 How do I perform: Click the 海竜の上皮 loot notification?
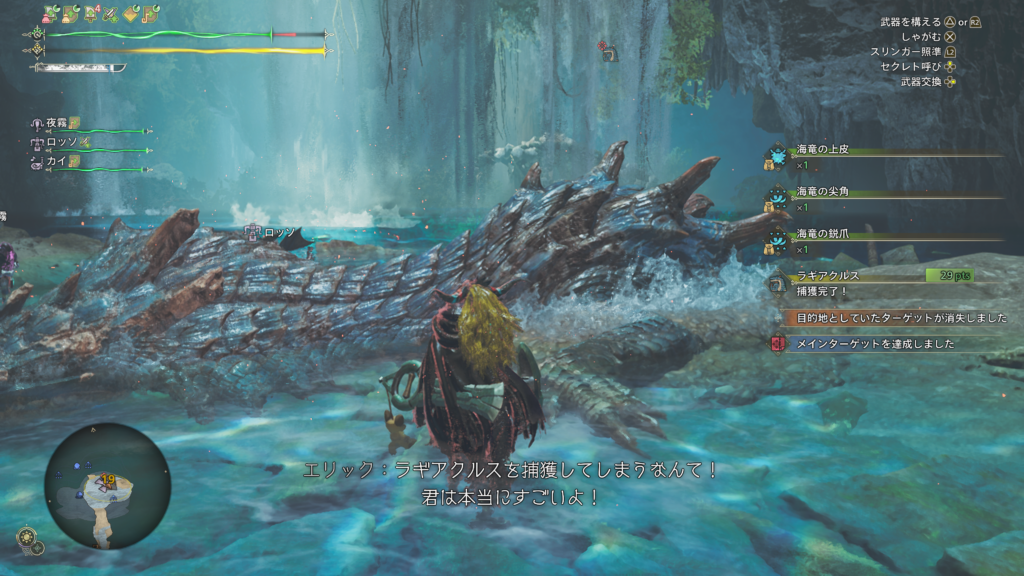point(822,150)
